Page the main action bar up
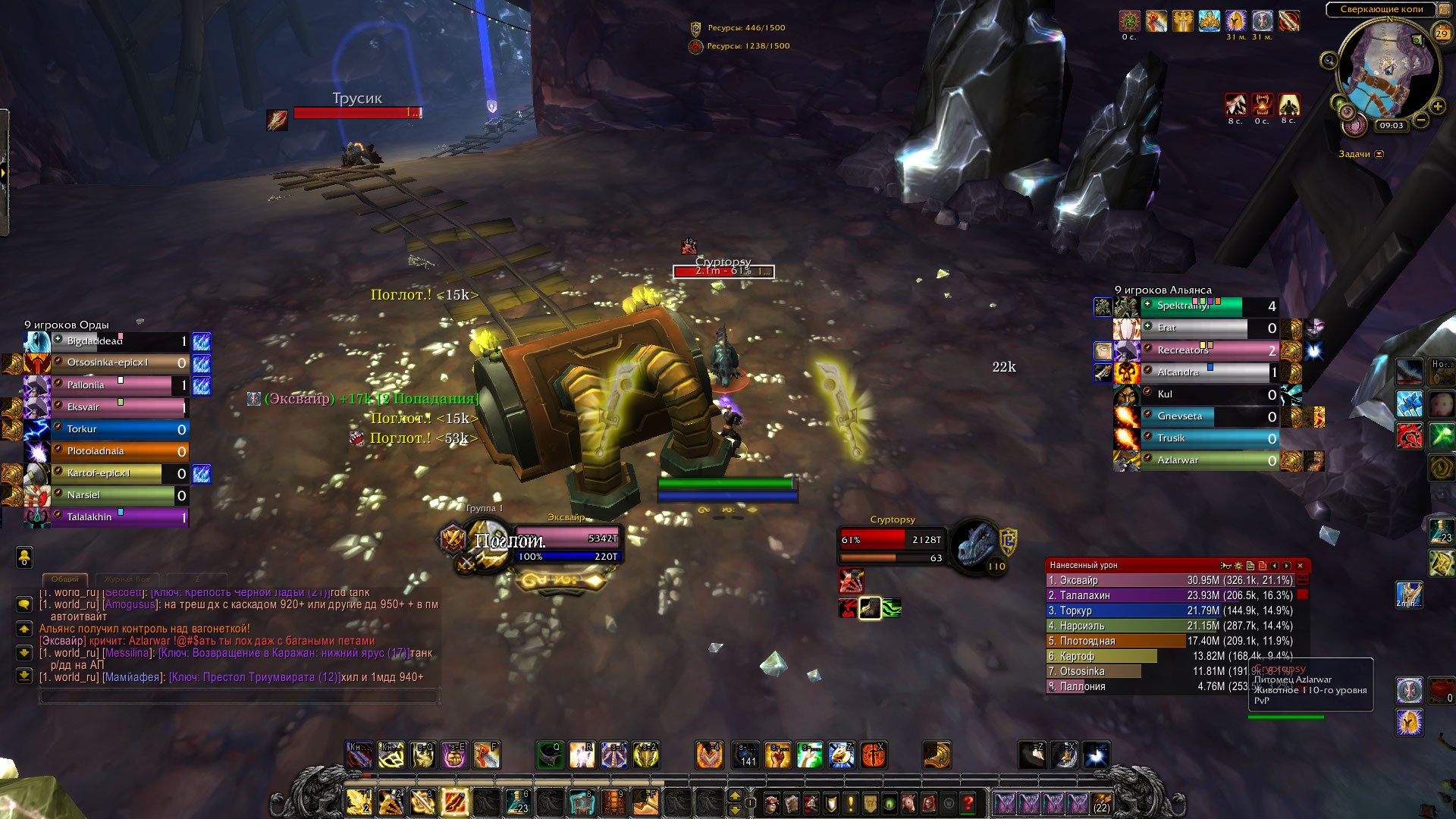This screenshot has height=819, width=1456. pyautogui.click(x=734, y=795)
